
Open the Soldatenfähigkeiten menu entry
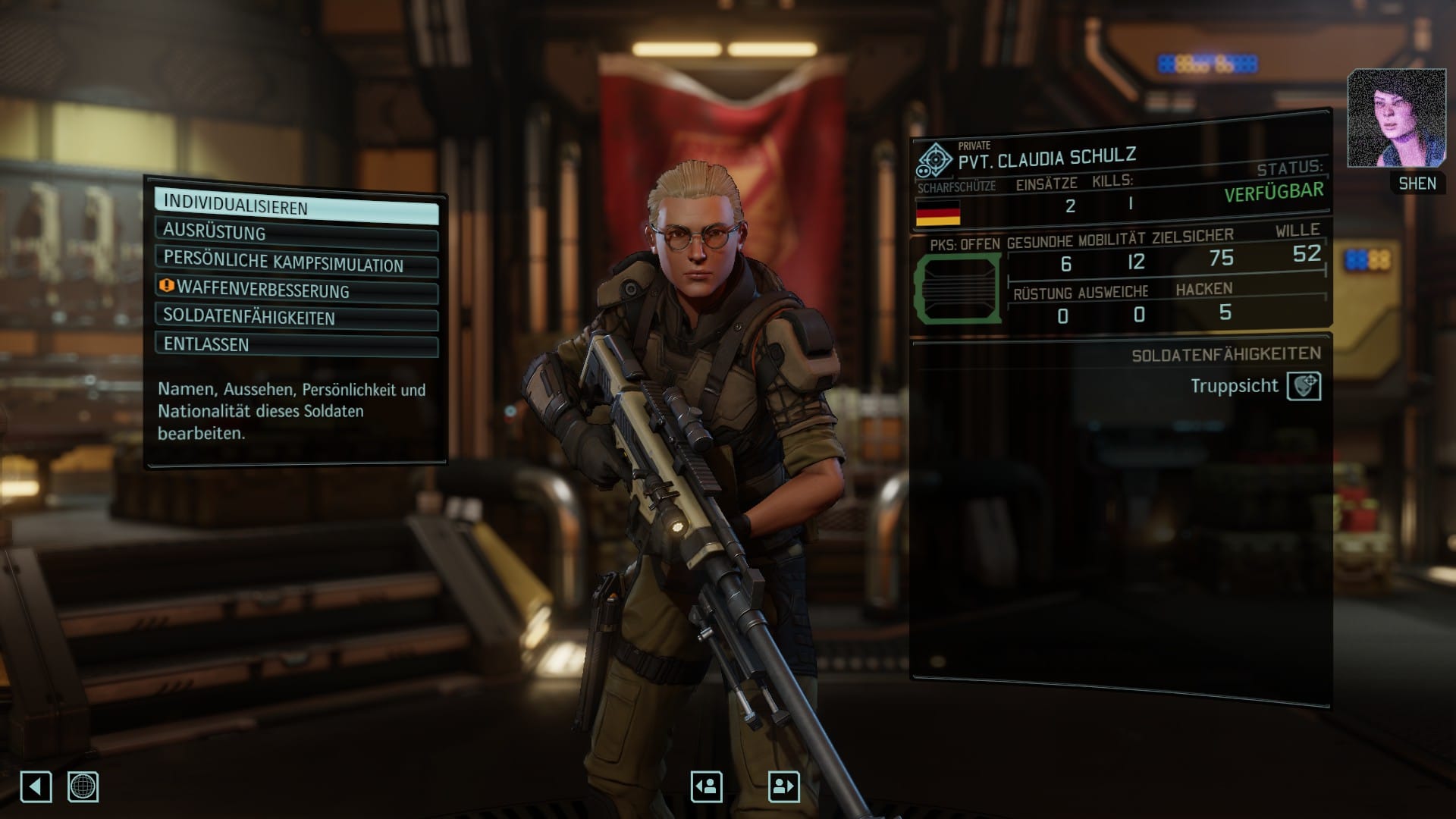pos(296,317)
